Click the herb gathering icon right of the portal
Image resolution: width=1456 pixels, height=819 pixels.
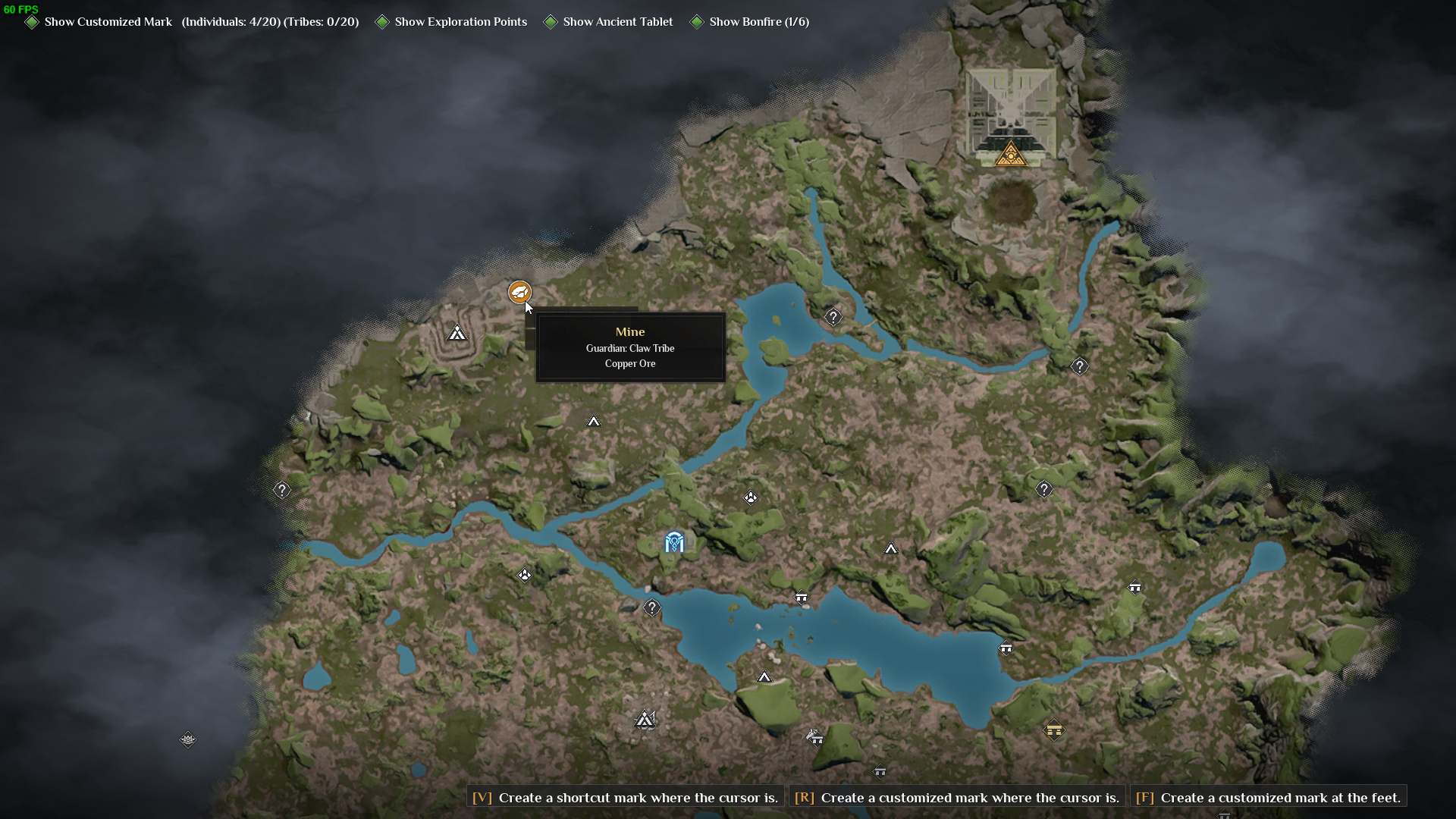751,498
